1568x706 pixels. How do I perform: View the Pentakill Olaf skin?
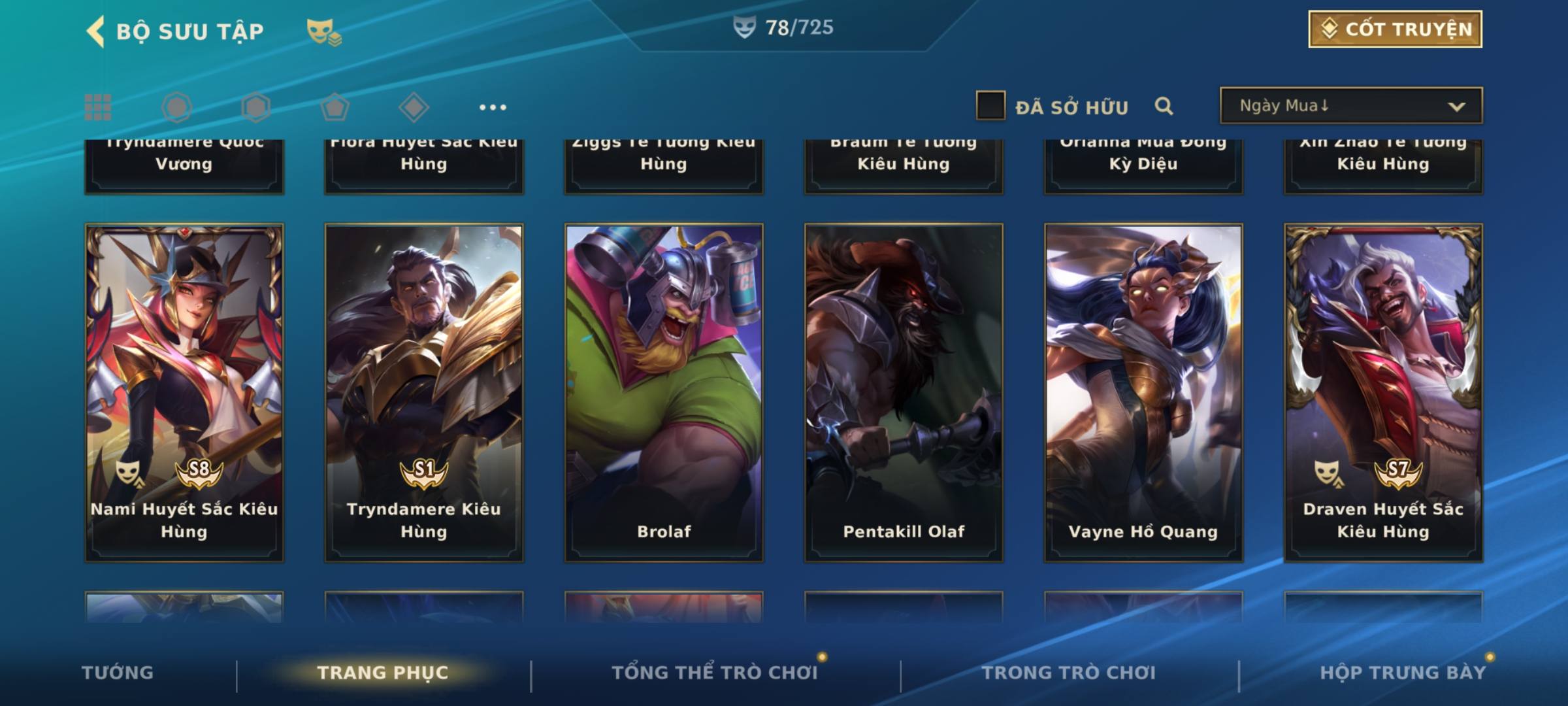(904, 392)
